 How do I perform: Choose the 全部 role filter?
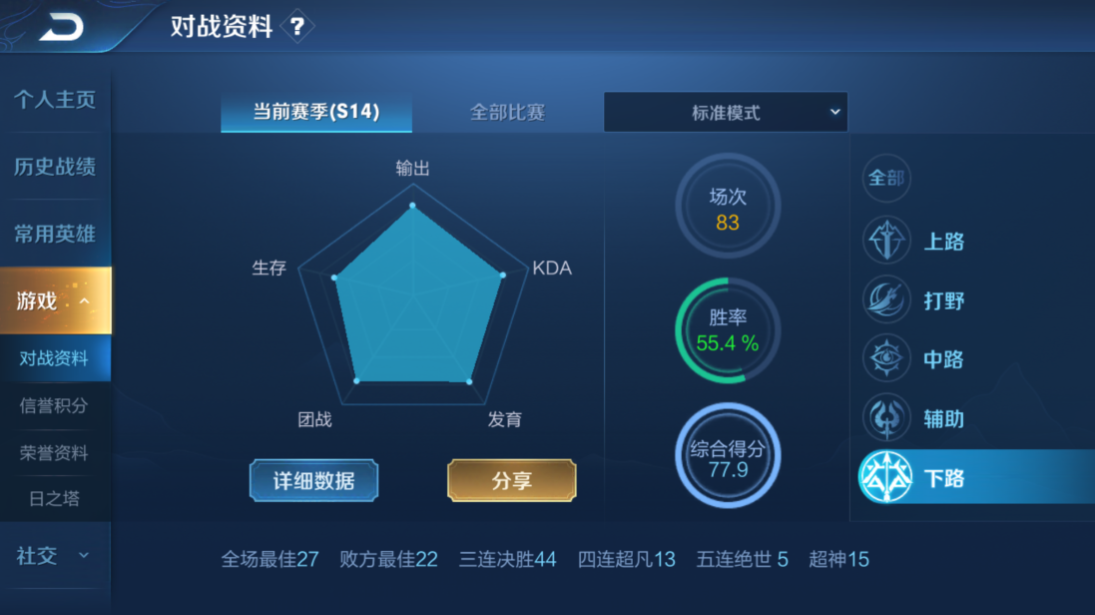tap(886, 179)
